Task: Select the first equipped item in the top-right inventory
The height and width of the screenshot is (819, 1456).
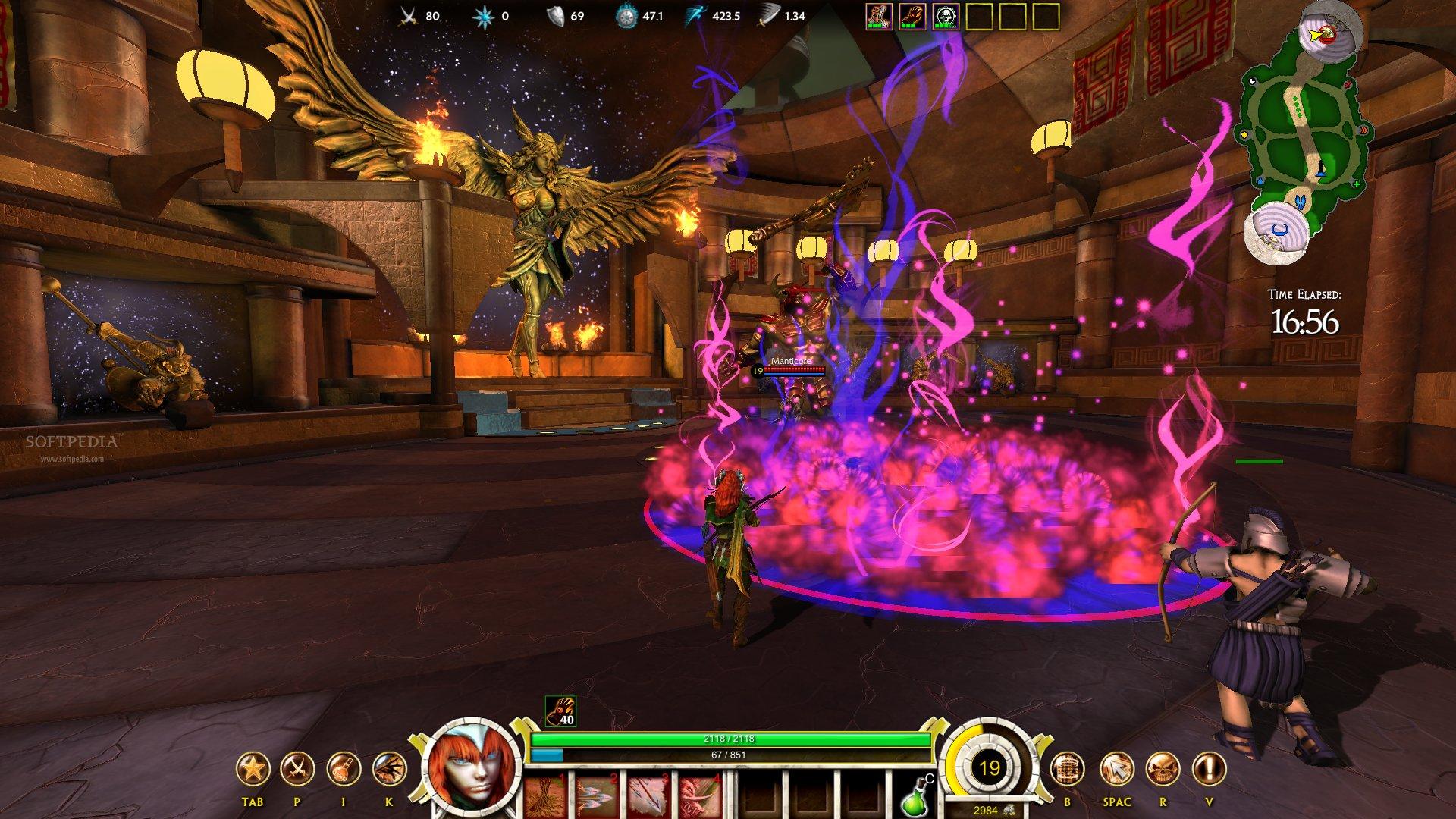Action: pyautogui.click(x=879, y=17)
